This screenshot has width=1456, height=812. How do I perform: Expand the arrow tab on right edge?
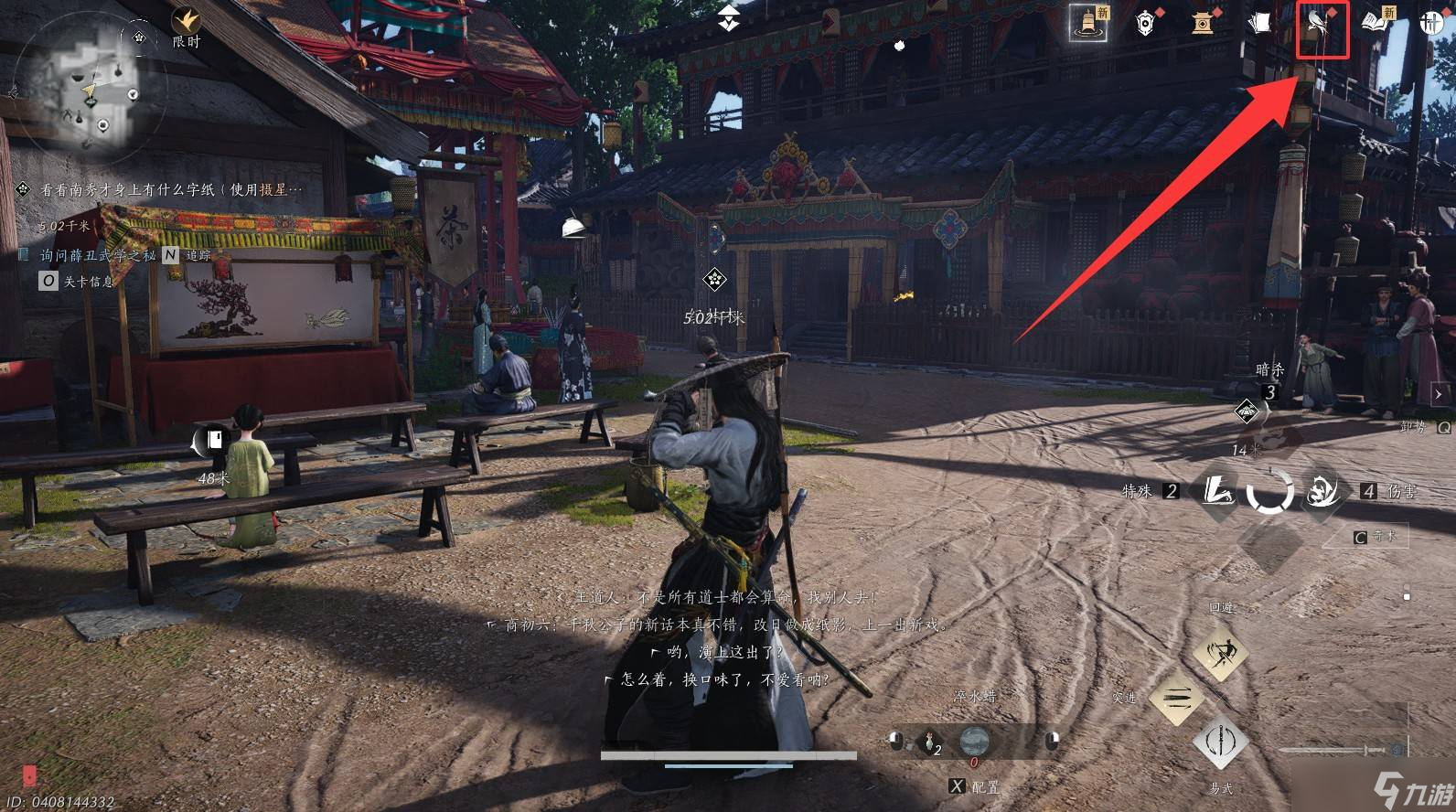coord(1439,394)
